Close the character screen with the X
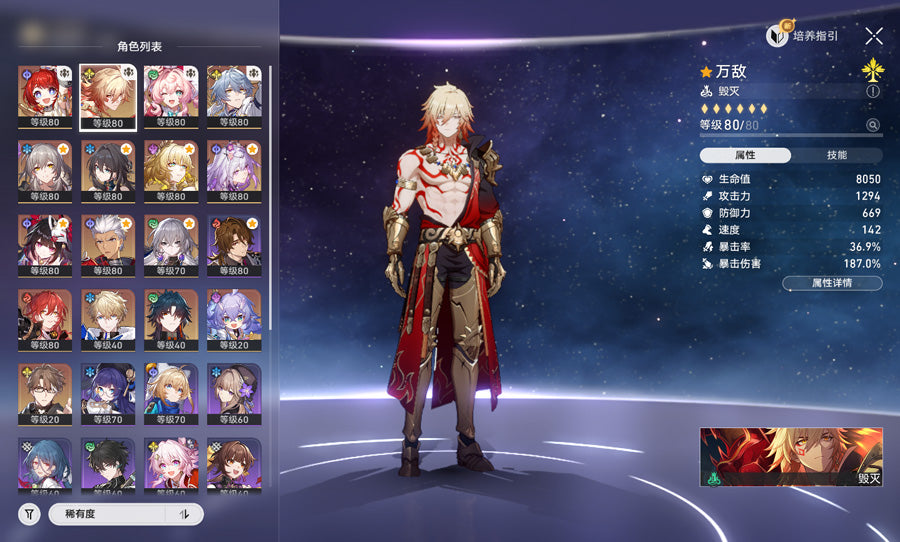 (x=874, y=36)
